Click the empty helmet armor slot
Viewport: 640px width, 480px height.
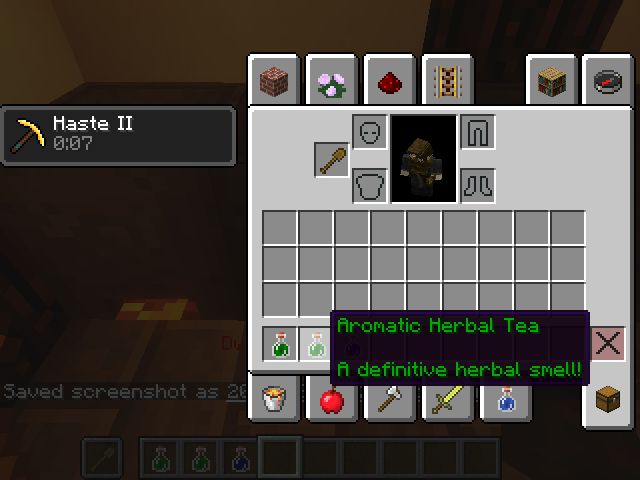pyautogui.click(x=370, y=132)
